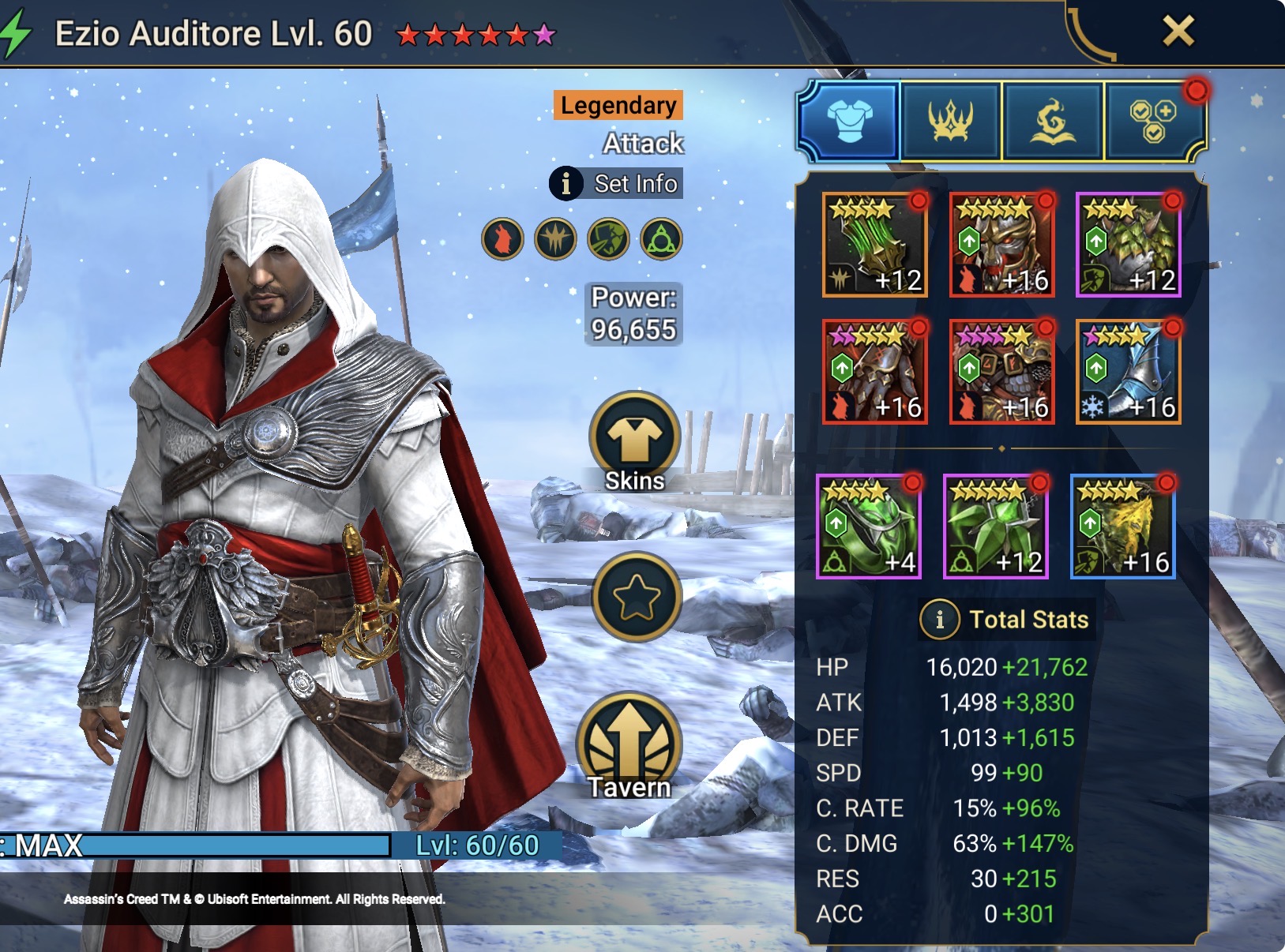Select the gauntlets artifact +16
Viewport: 1285px width, 952px height.
(874, 372)
